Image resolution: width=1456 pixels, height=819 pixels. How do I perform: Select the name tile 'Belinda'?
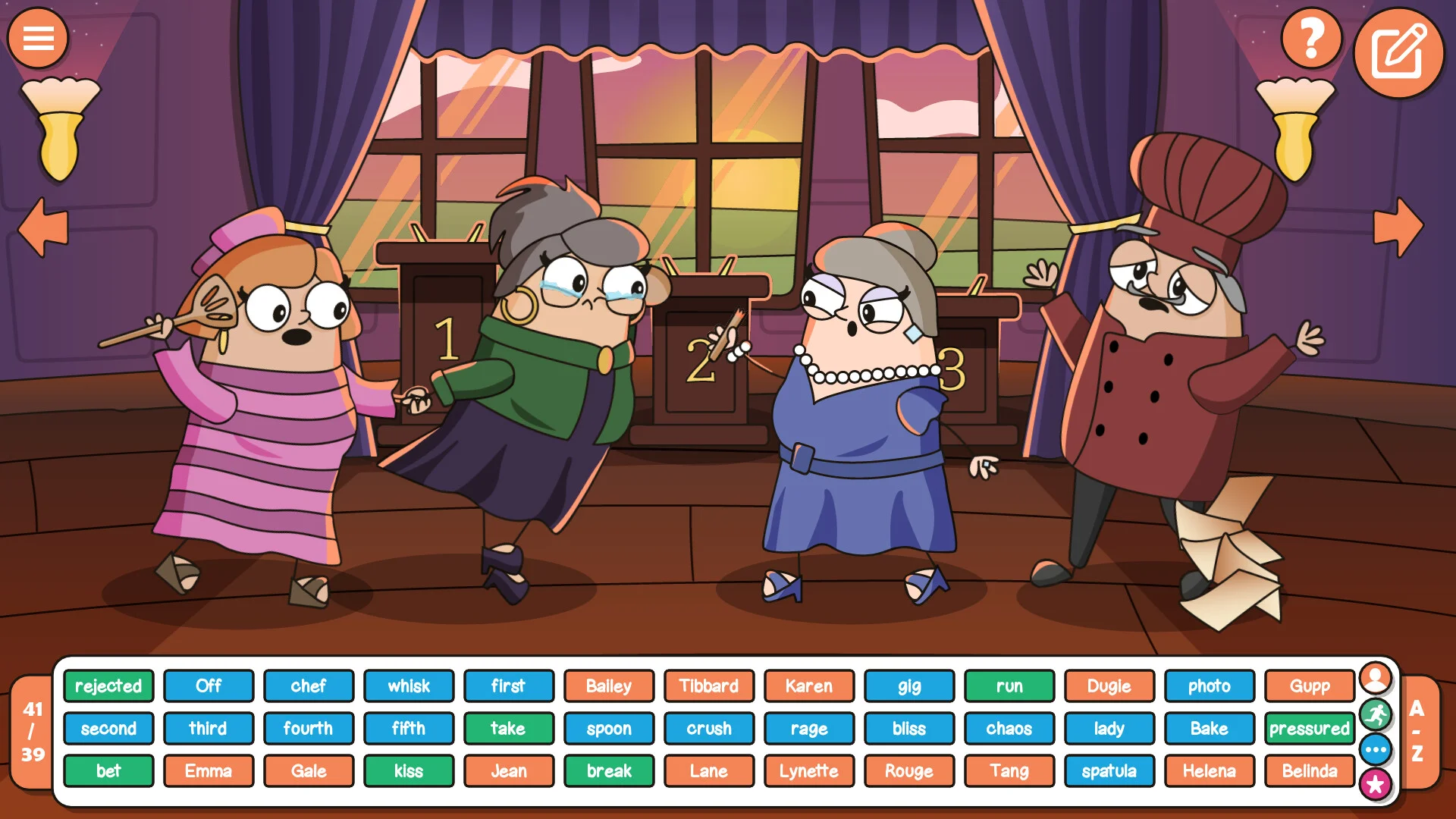click(x=1309, y=770)
